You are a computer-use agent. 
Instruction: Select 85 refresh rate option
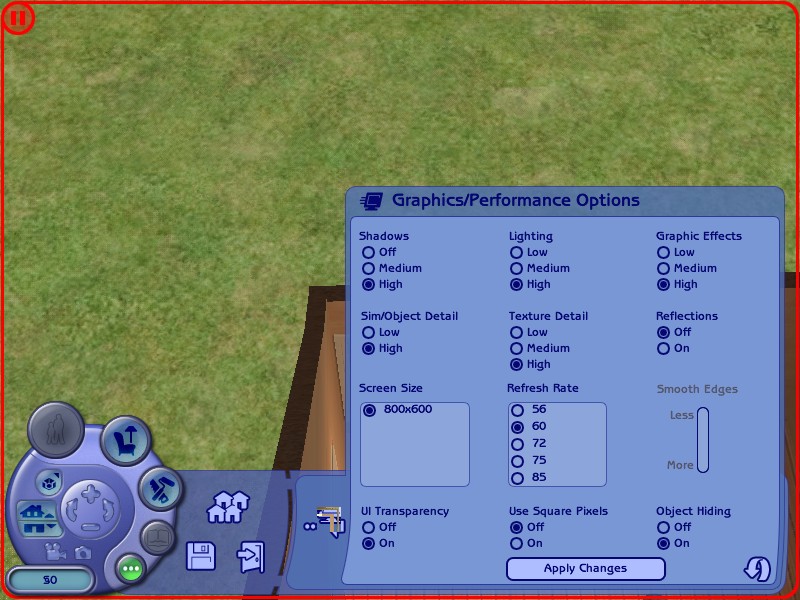pyautogui.click(x=517, y=478)
